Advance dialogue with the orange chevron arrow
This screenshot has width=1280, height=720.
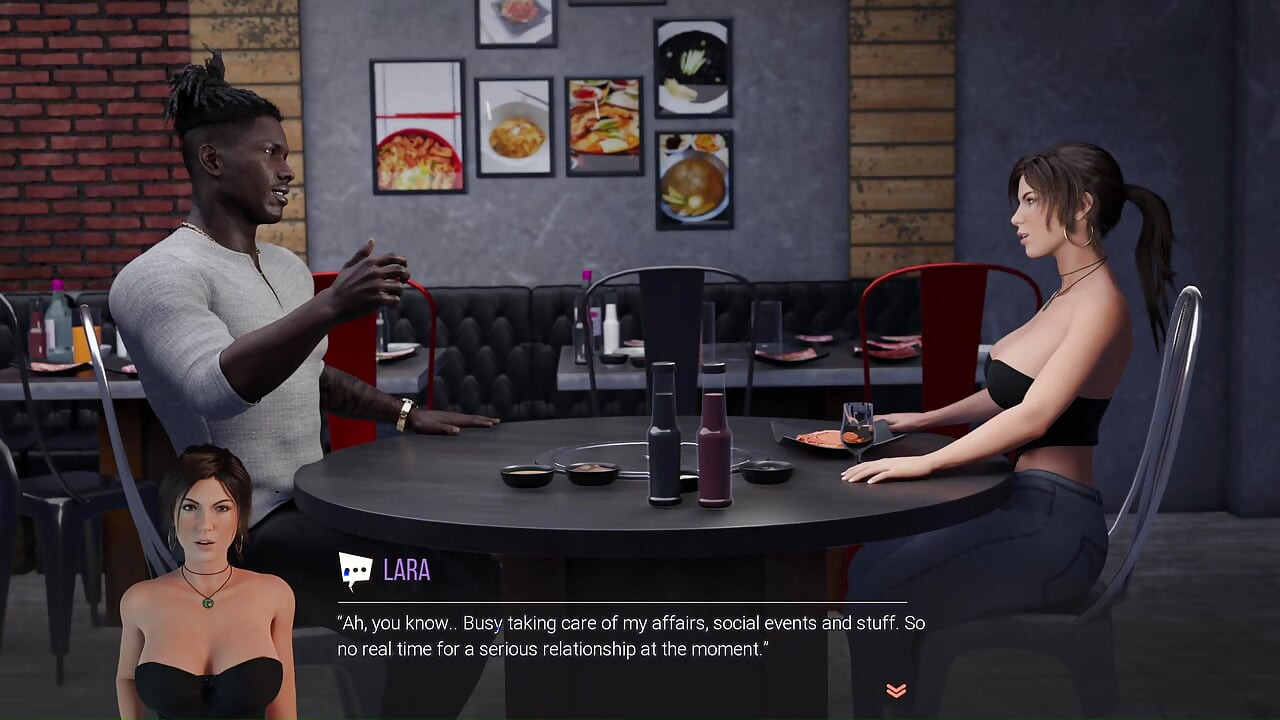[896, 690]
